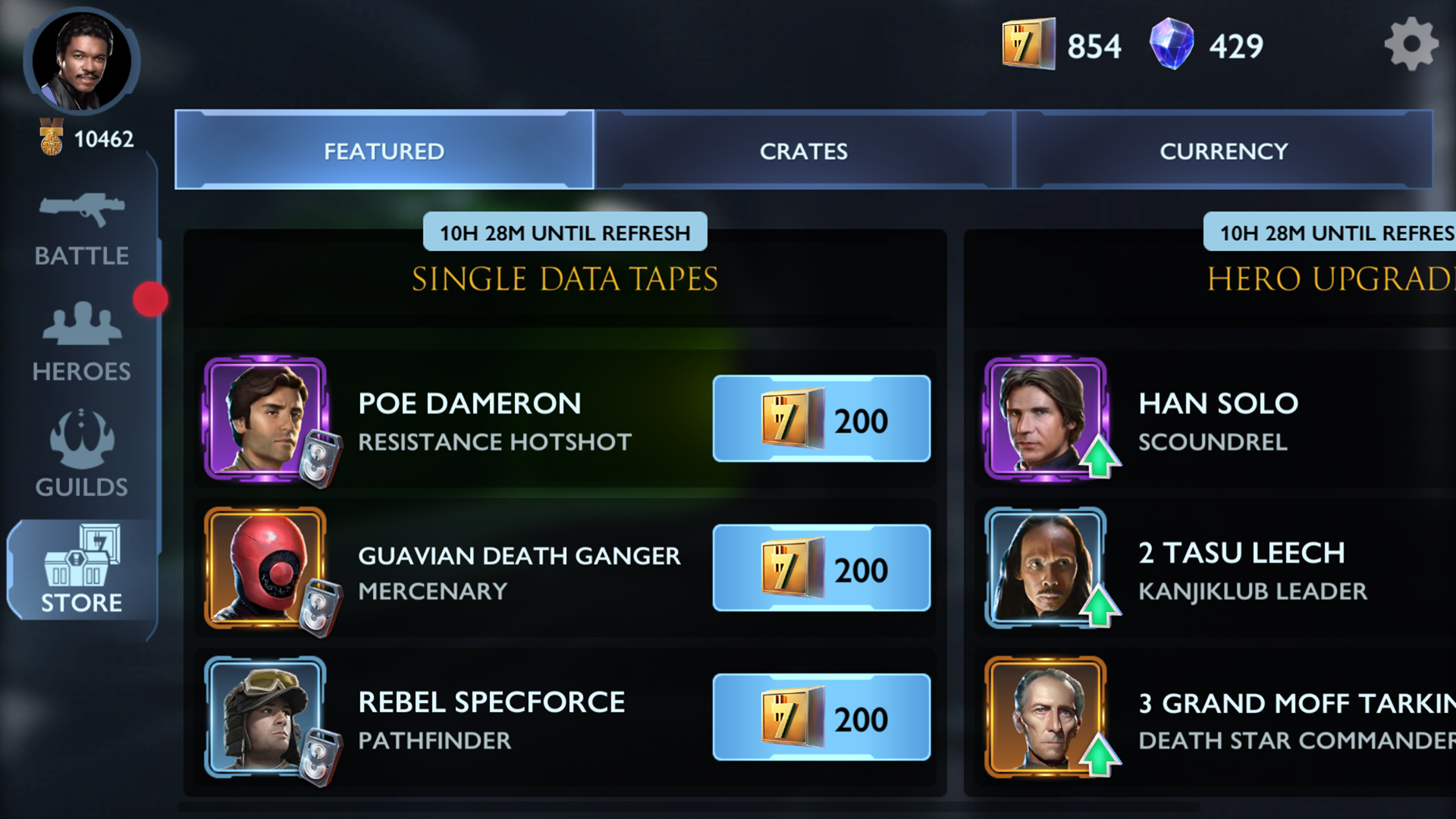Viewport: 1456px width, 819px height.
Task: Tap the blue crystal currency icon
Action: point(1172,44)
